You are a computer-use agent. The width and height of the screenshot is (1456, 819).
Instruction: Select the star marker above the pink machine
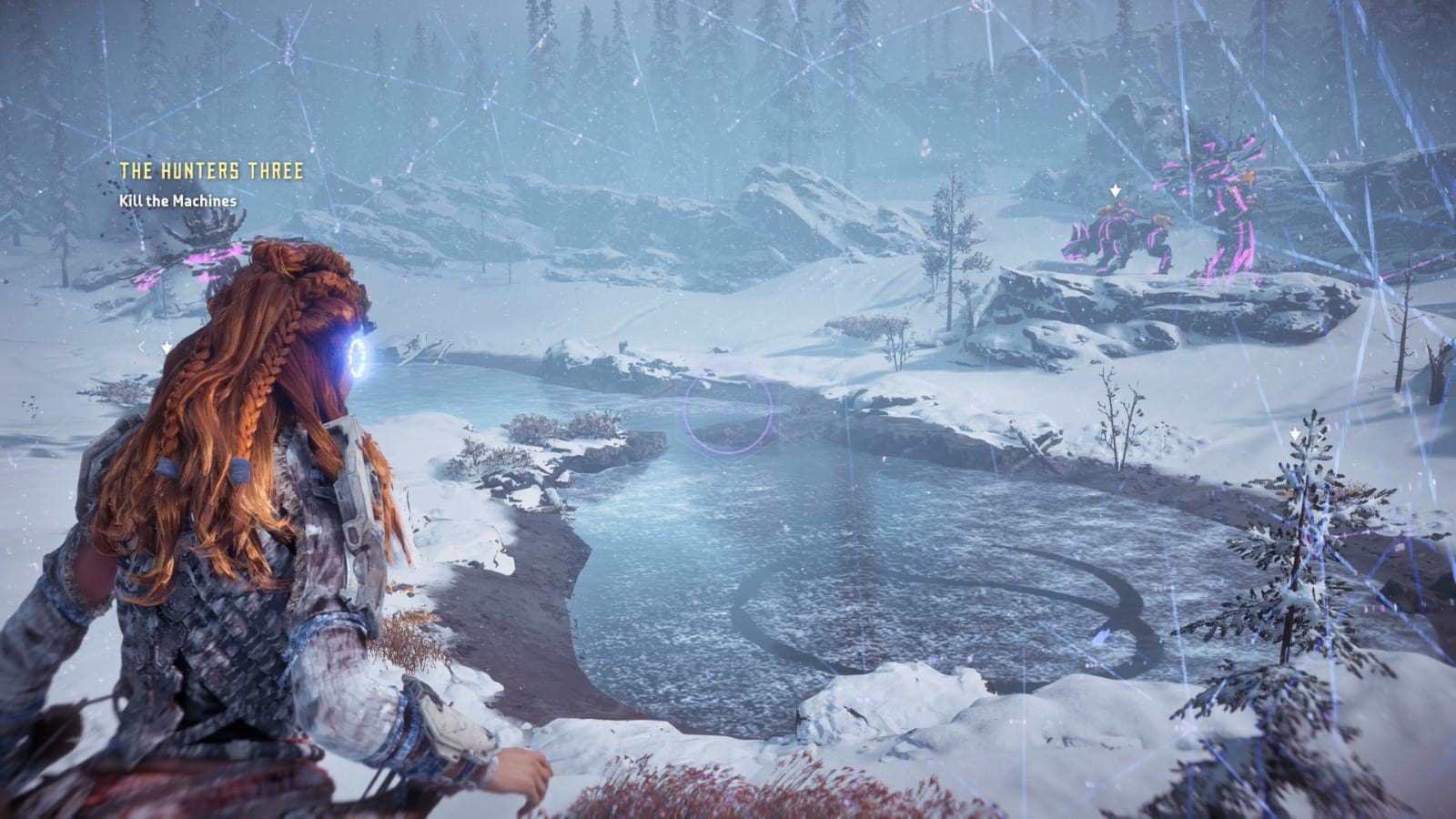coord(1116,190)
